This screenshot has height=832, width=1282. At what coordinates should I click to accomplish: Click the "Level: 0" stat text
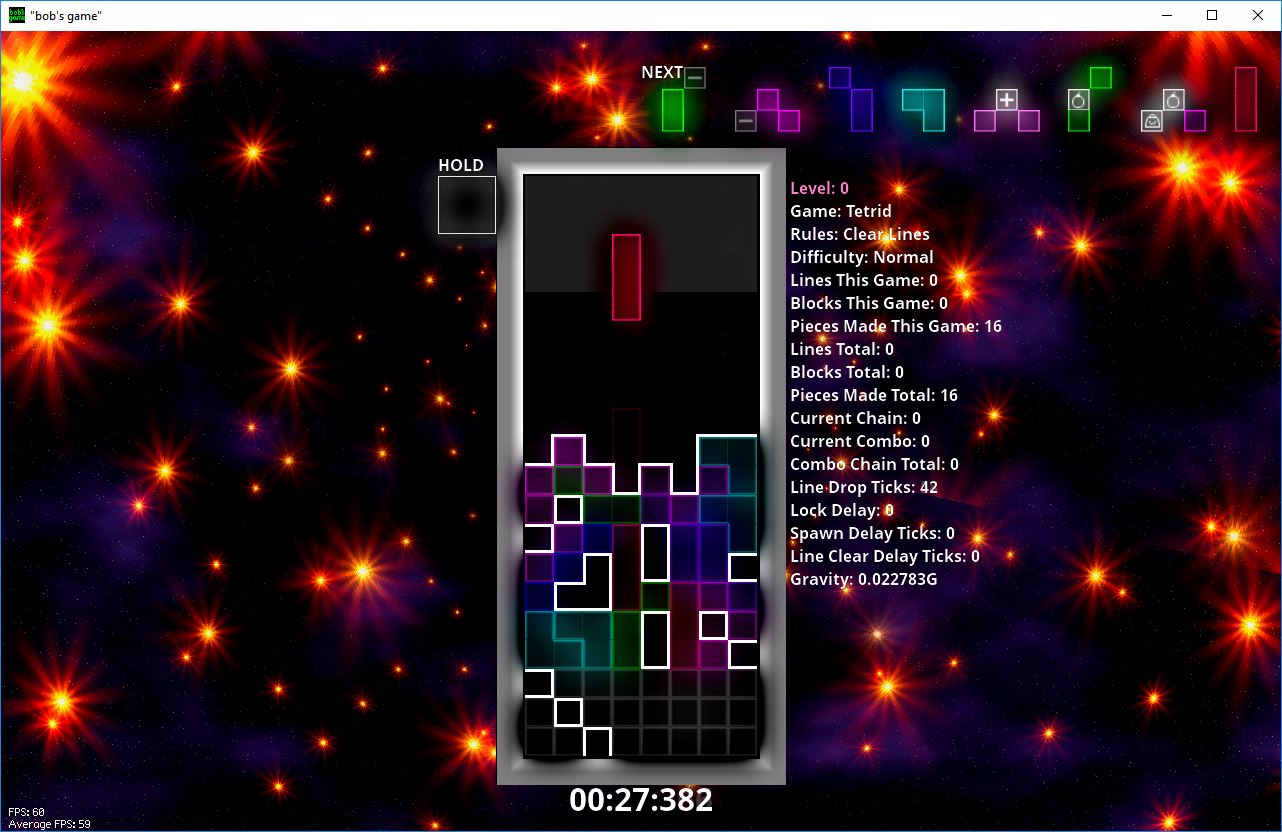point(819,188)
